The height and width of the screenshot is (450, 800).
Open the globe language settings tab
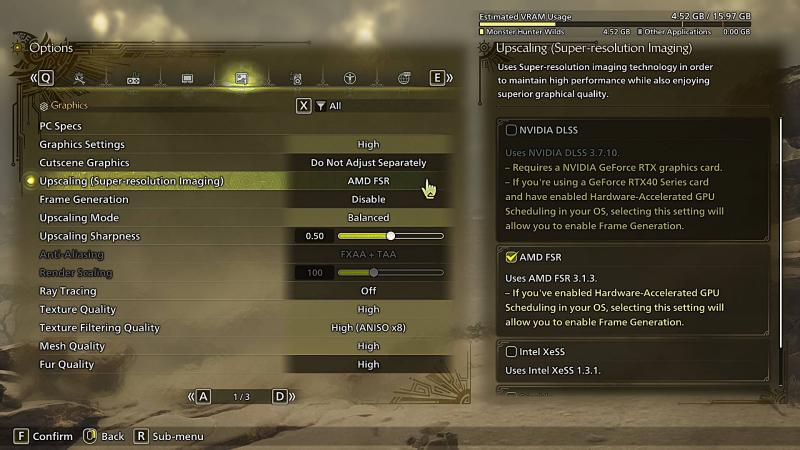tap(404, 78)
